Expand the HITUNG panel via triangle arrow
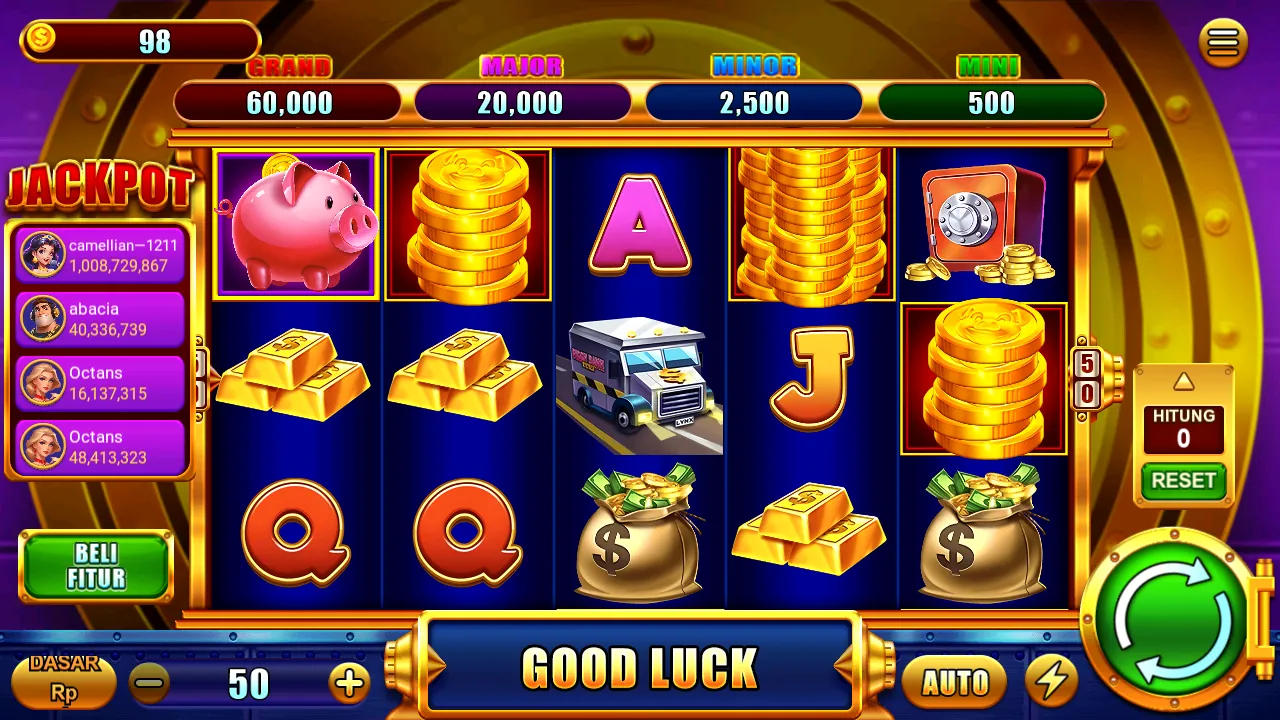This screenshot has width=1280, height=720. click(x=1183, y=381)
